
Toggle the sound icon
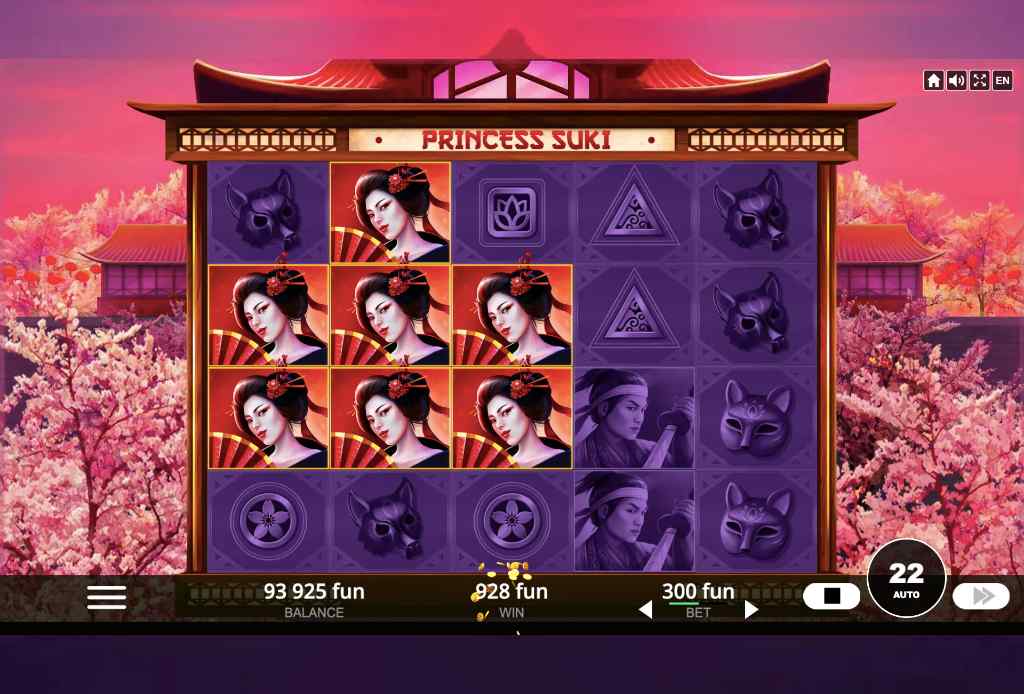click(x=956, y=81)
